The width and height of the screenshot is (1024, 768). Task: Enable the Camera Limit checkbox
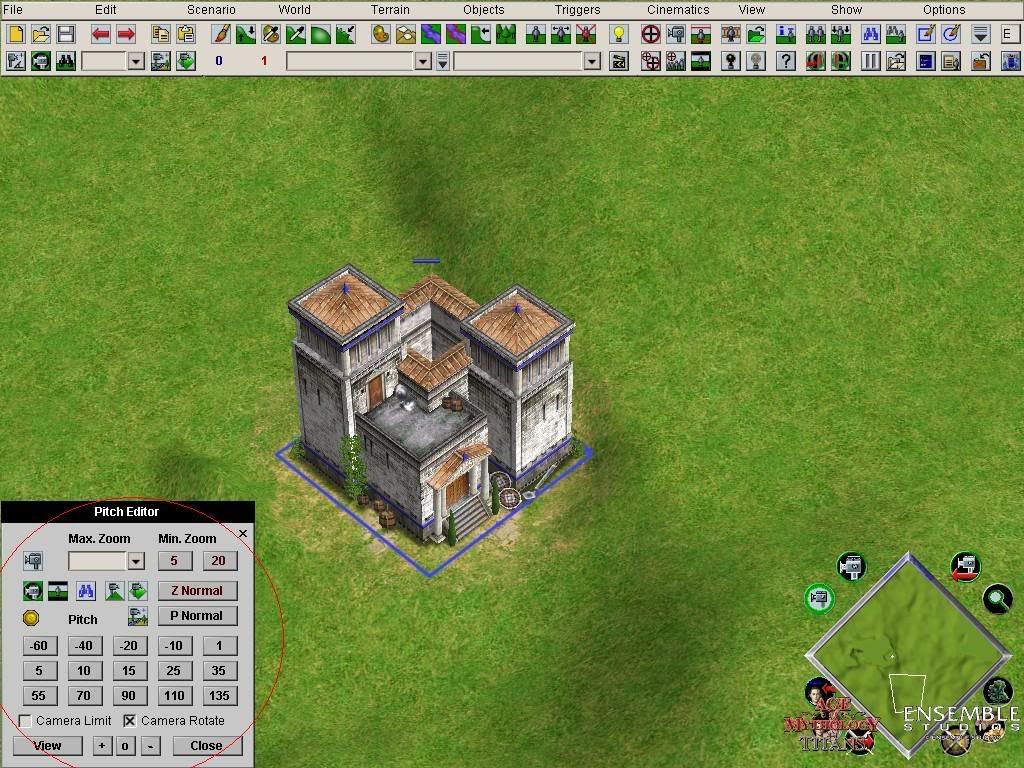[x=26, y=721]
